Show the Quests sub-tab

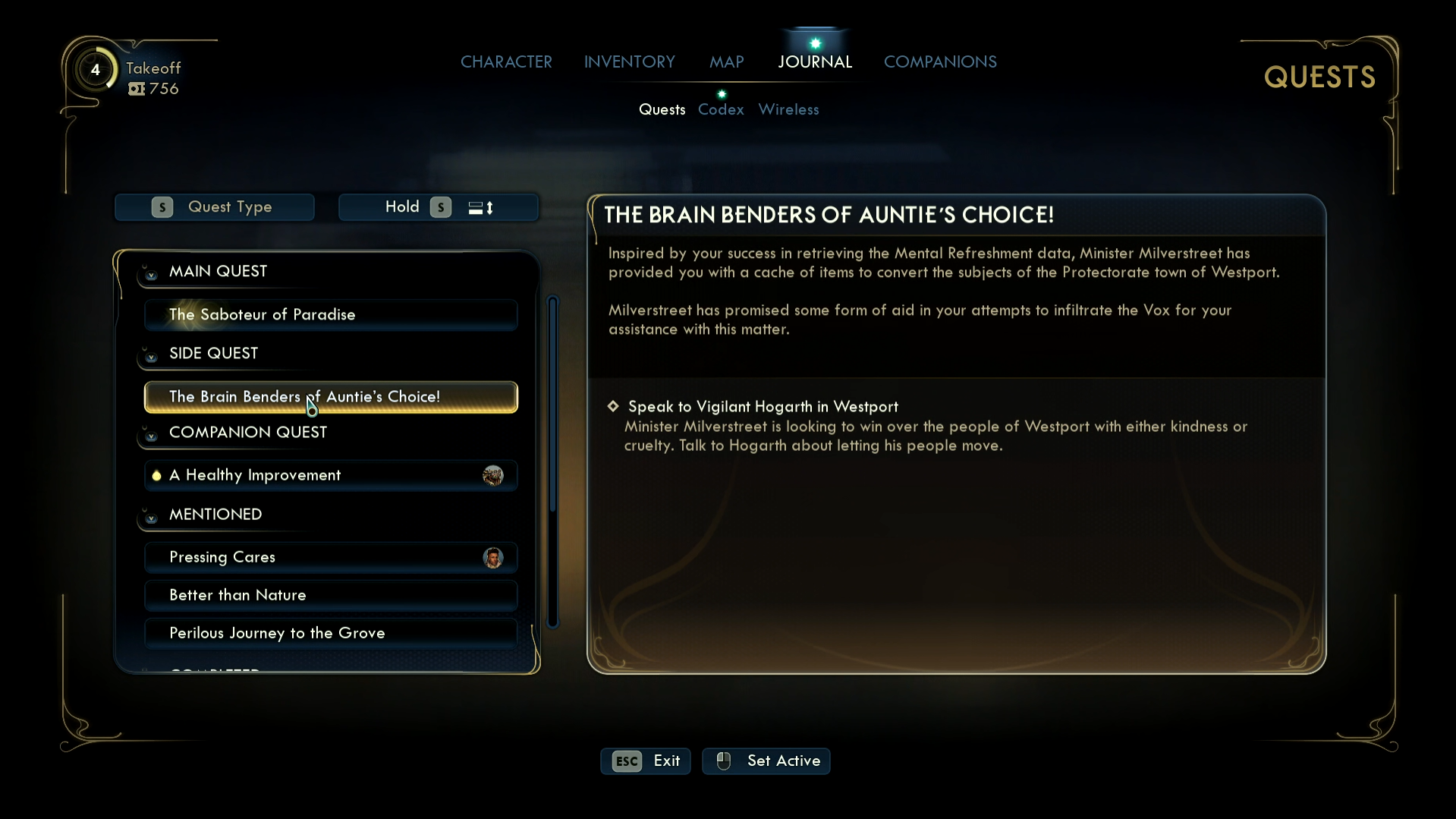click(x=662, y=109)
